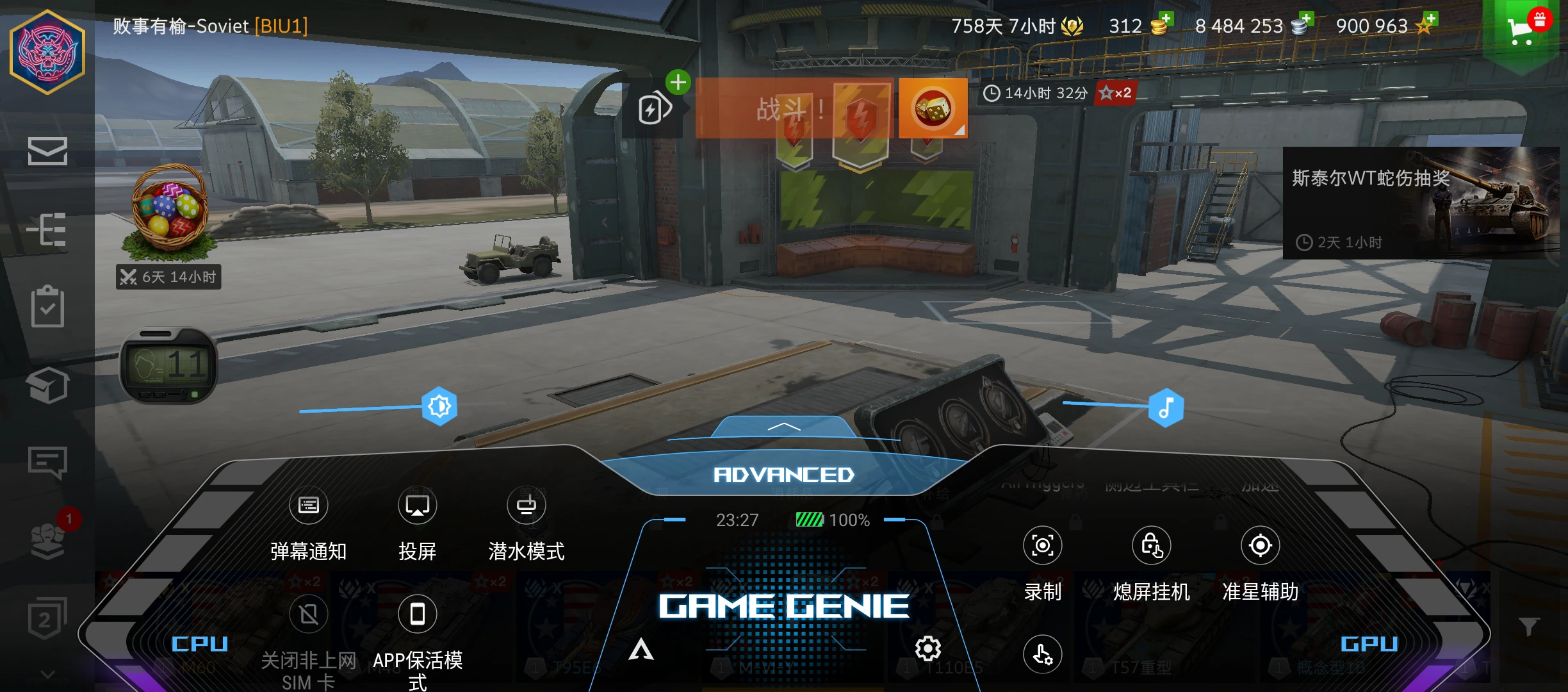Open the mail inbox icon
Image resolution: width=1568 pixels, height=692 pixels.
tap(47, 151)
